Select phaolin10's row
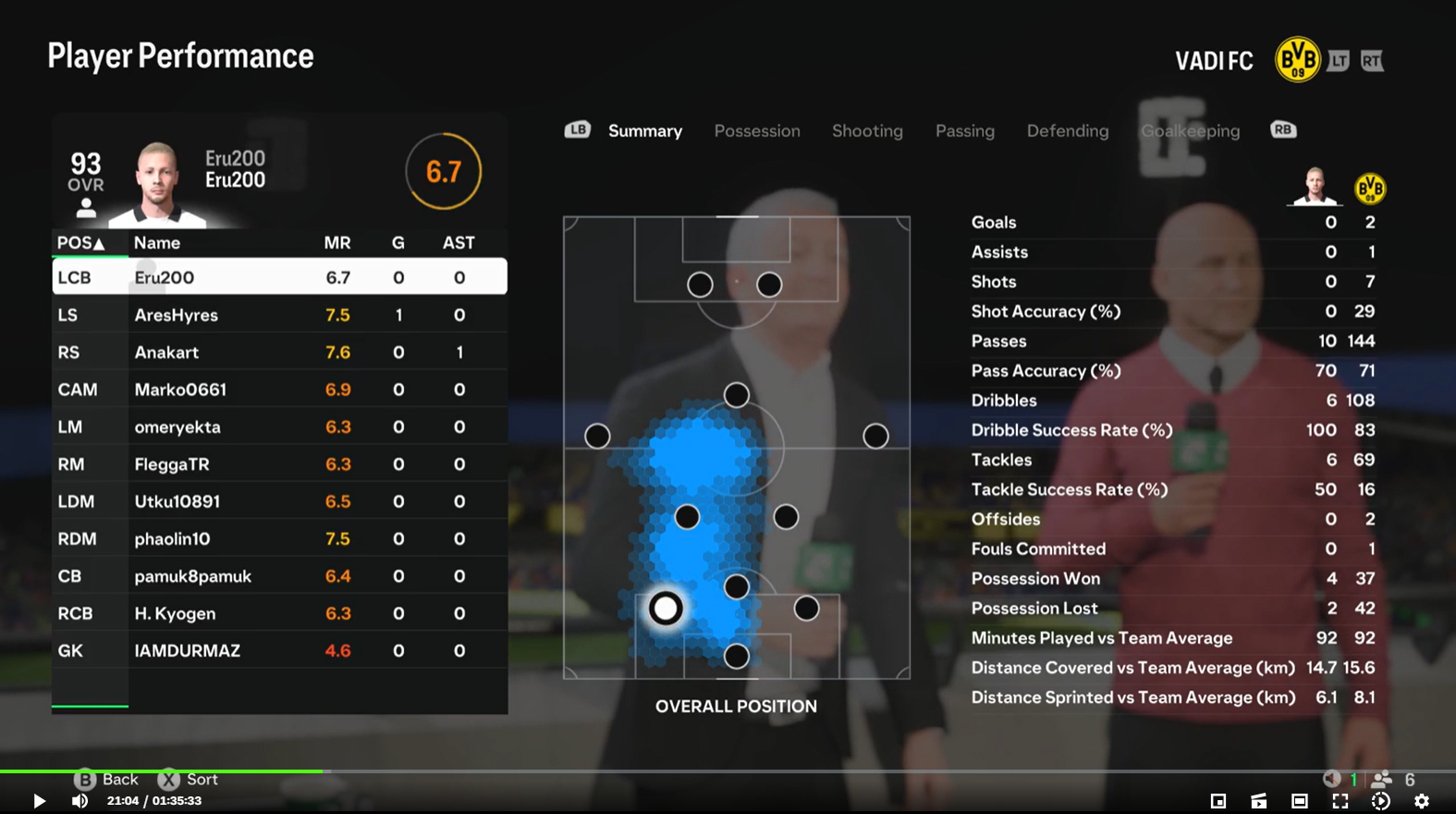Image resolution: width=1456 pixels, height=814 pixels. click(x=279, y=539)
